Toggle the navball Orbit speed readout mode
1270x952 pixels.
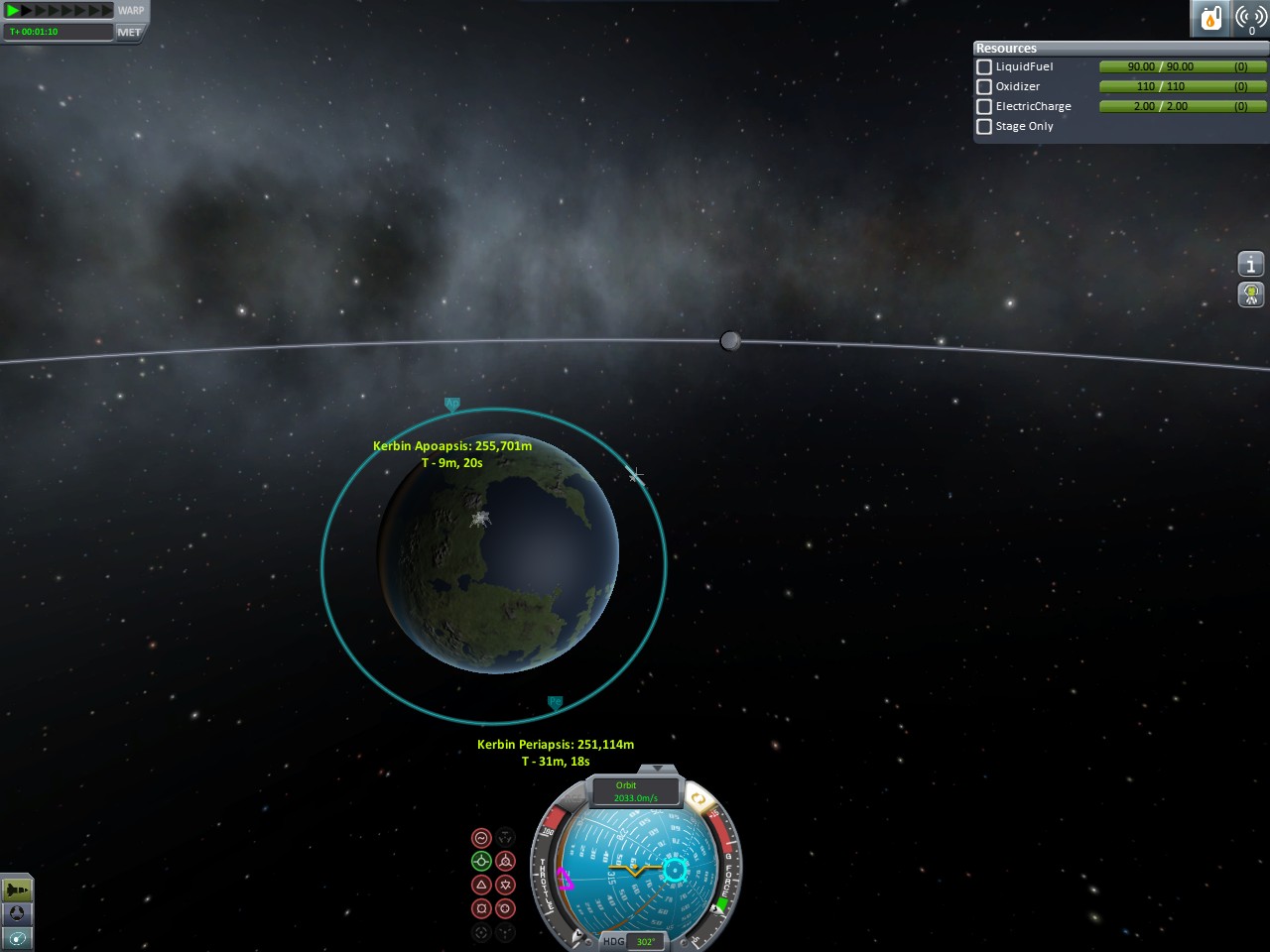click(635, 791)
